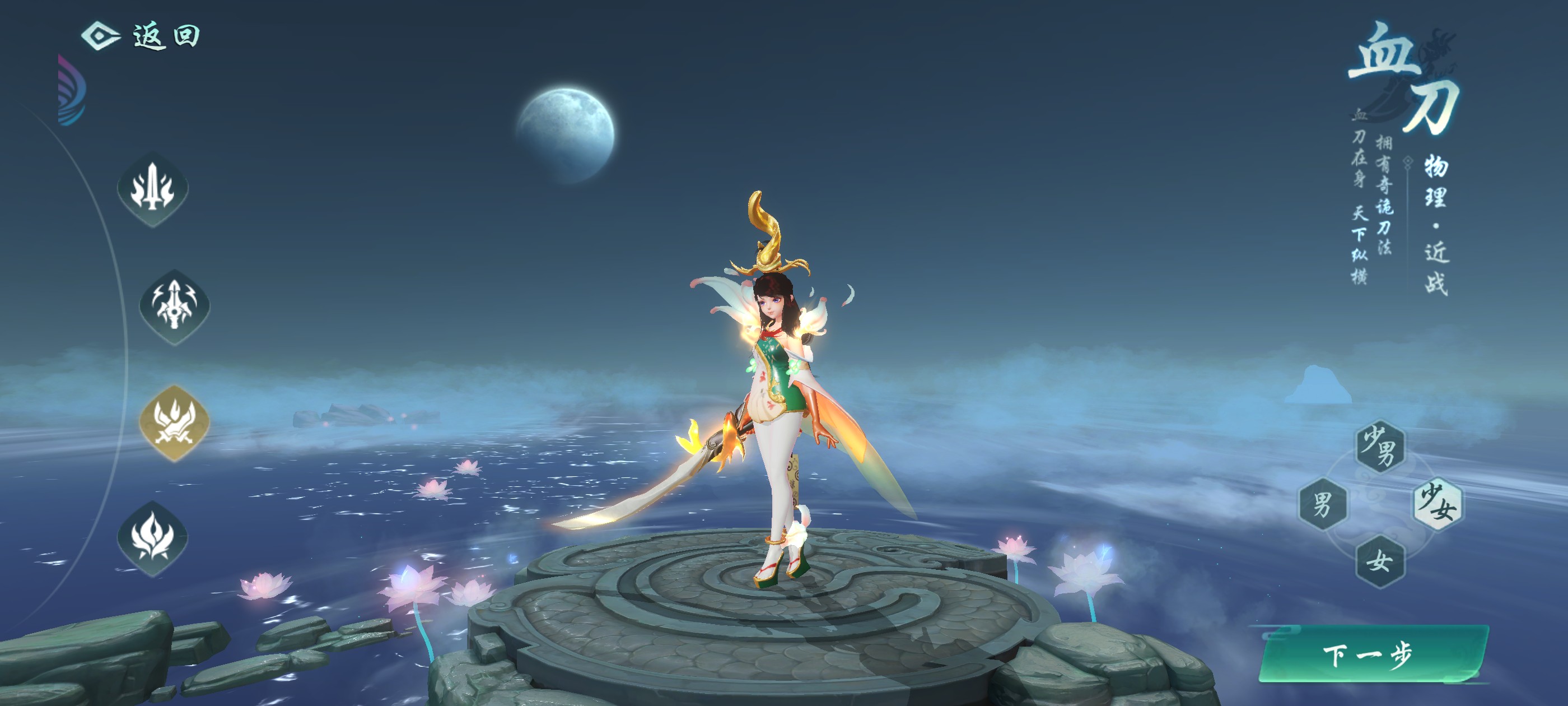The width and height of the screenshot is (1568, 706).
Task: Pick the lotus flame class icon
Action: point(153,538)
